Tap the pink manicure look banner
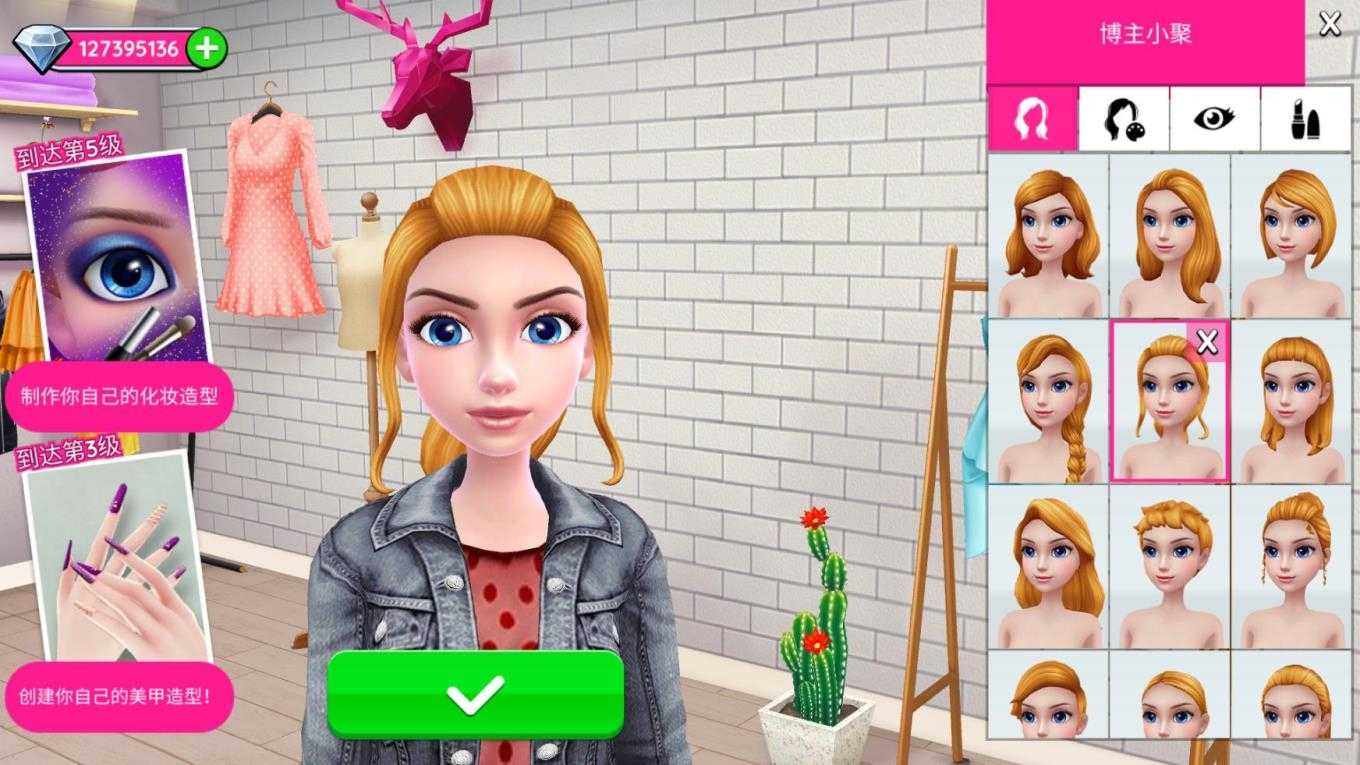The image size is (1360, 765). pos(118,694)
